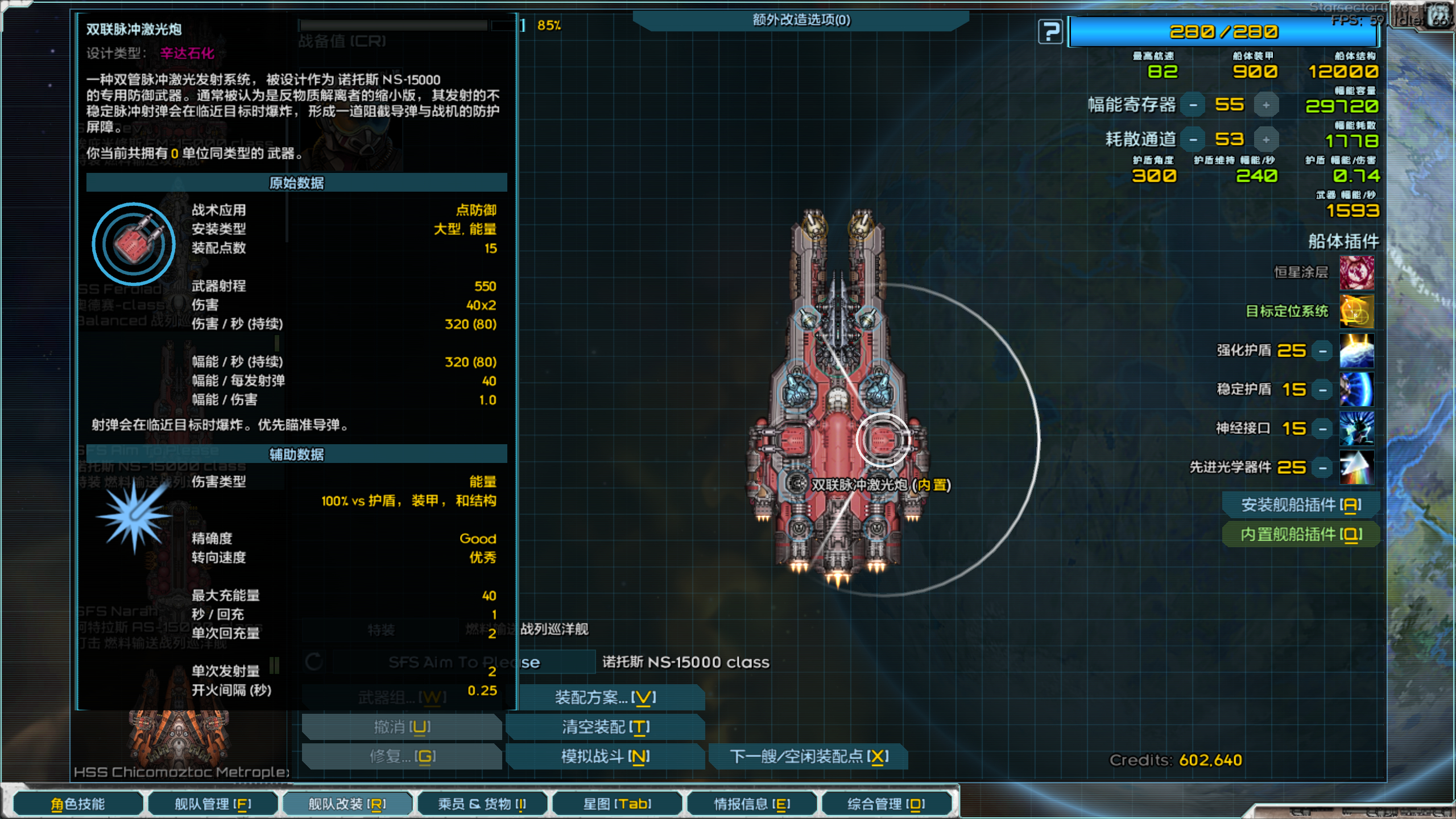Click the question mark help button
Screen dimensions: 1456x819
pos(1050,31)
